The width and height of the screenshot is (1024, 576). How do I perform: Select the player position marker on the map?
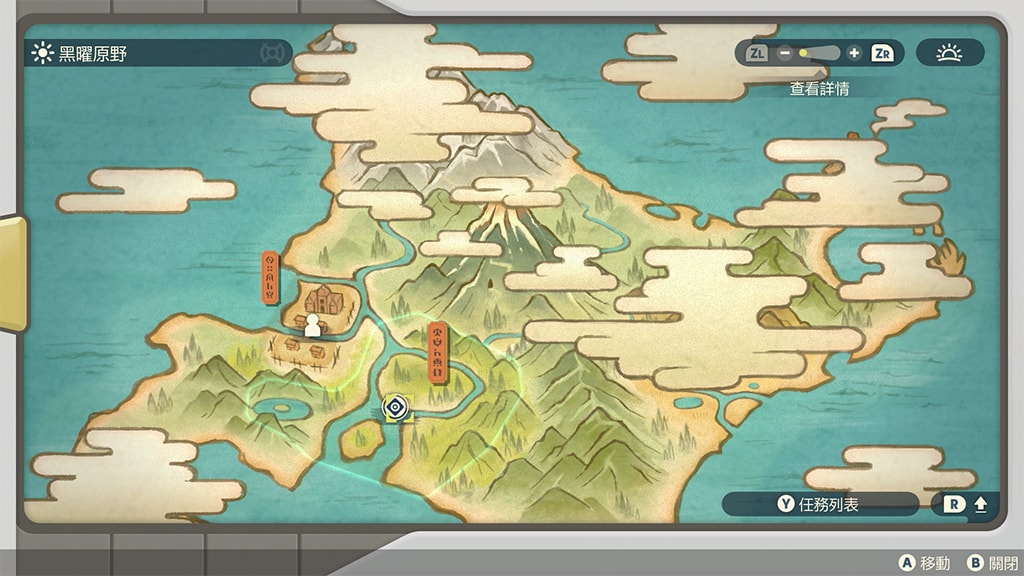[396, 406]
